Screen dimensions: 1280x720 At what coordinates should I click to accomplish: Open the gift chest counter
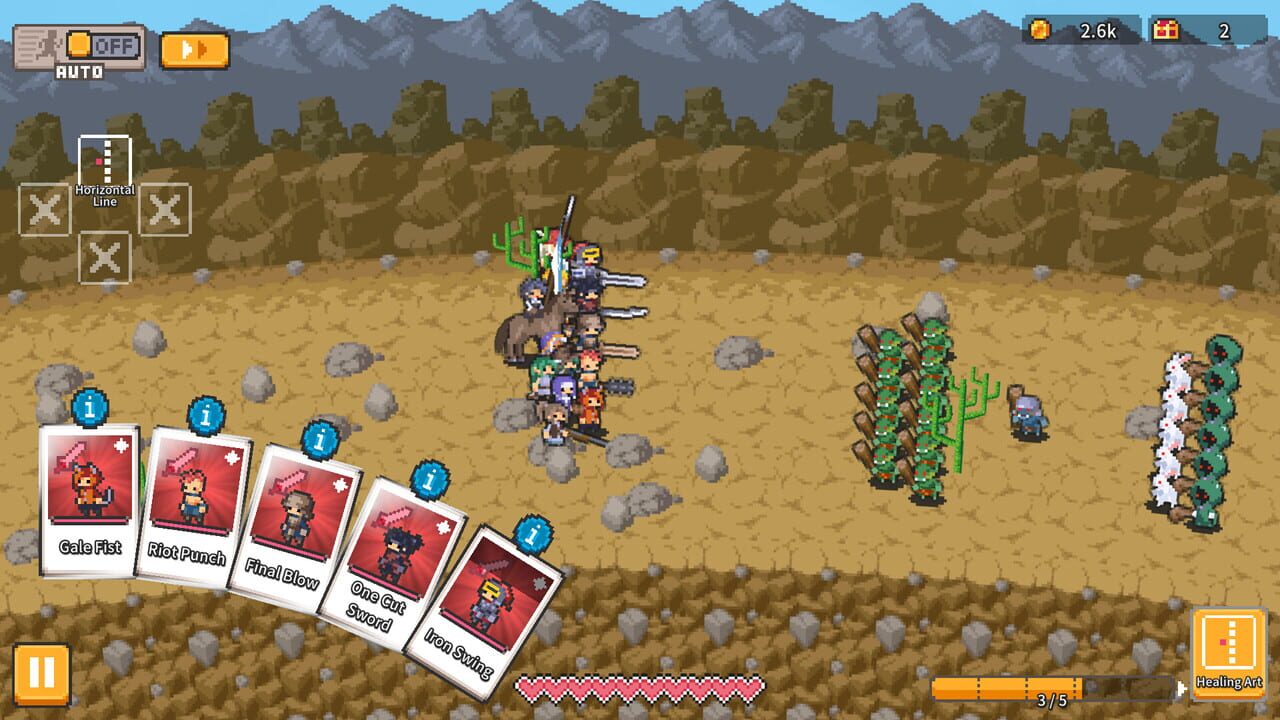pyautogui.click(x=1168, y=30)
